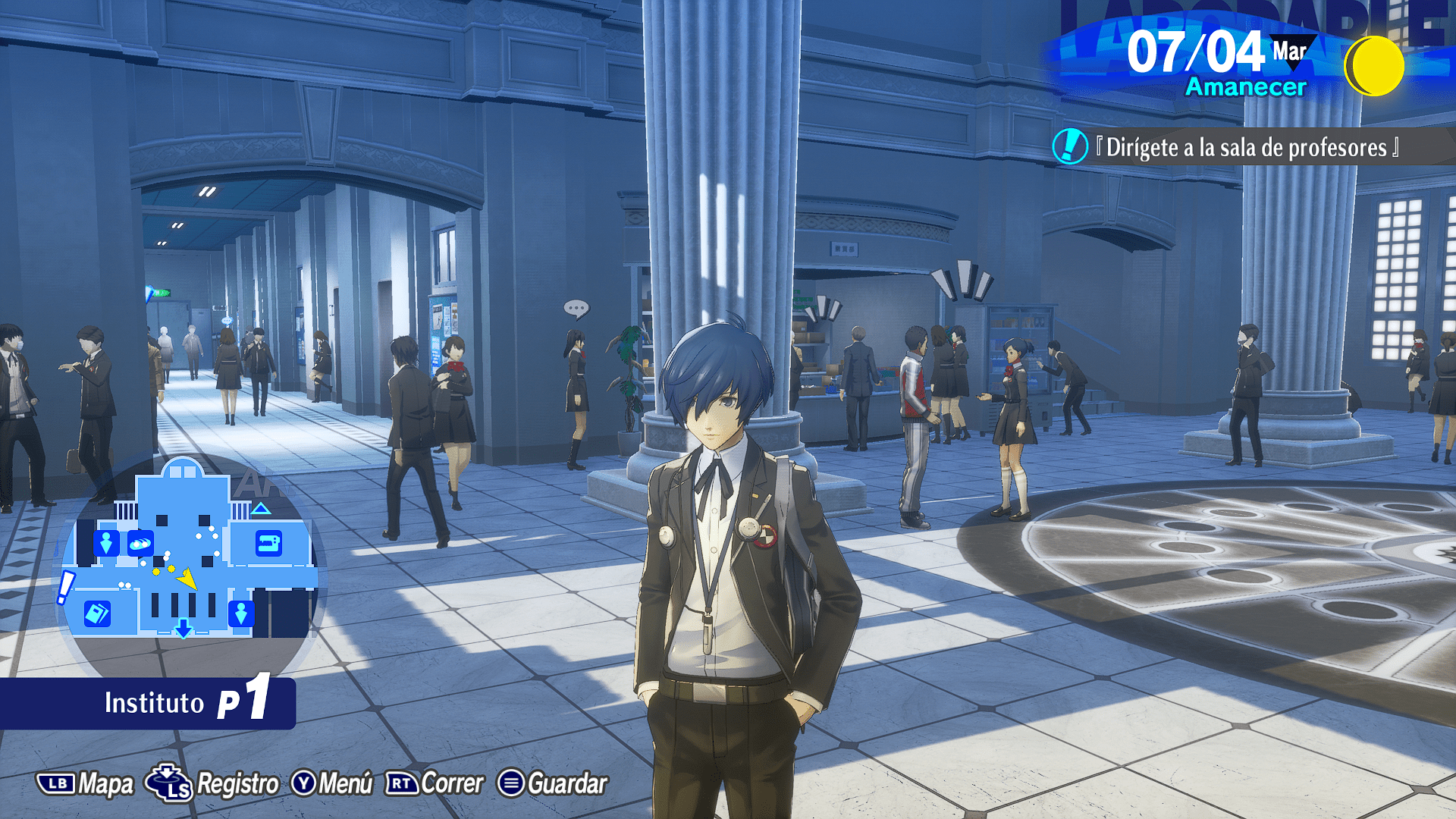Click the bread shop icon on the minimap
The height and width of the screenshot is (819, 1456).
tap(140, 543)
